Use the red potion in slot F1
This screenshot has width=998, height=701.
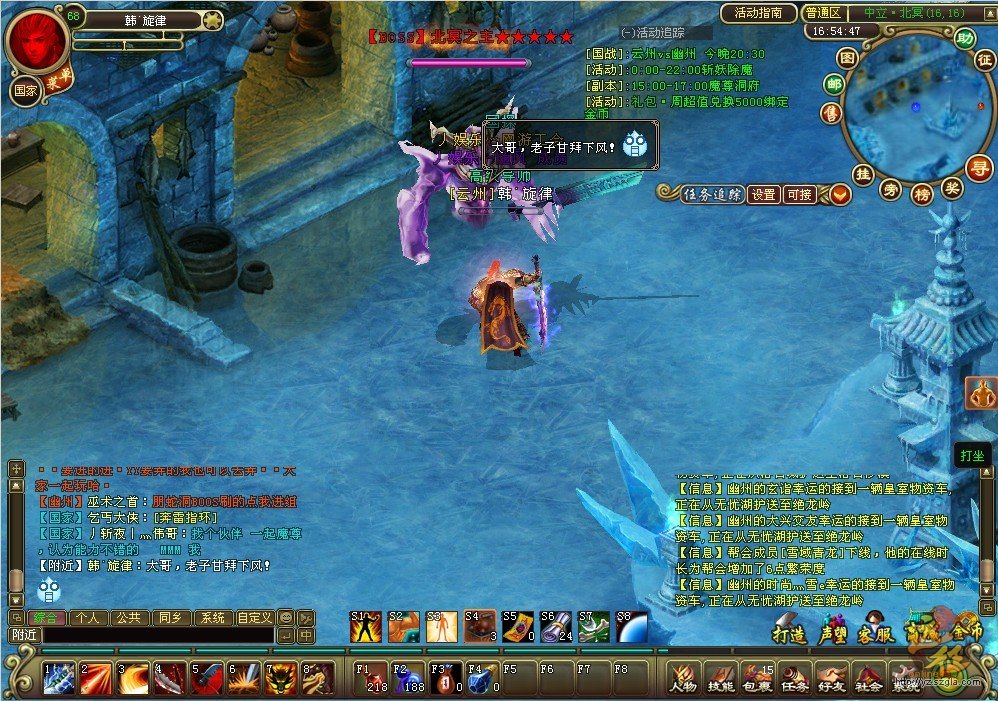coord(371,677)
